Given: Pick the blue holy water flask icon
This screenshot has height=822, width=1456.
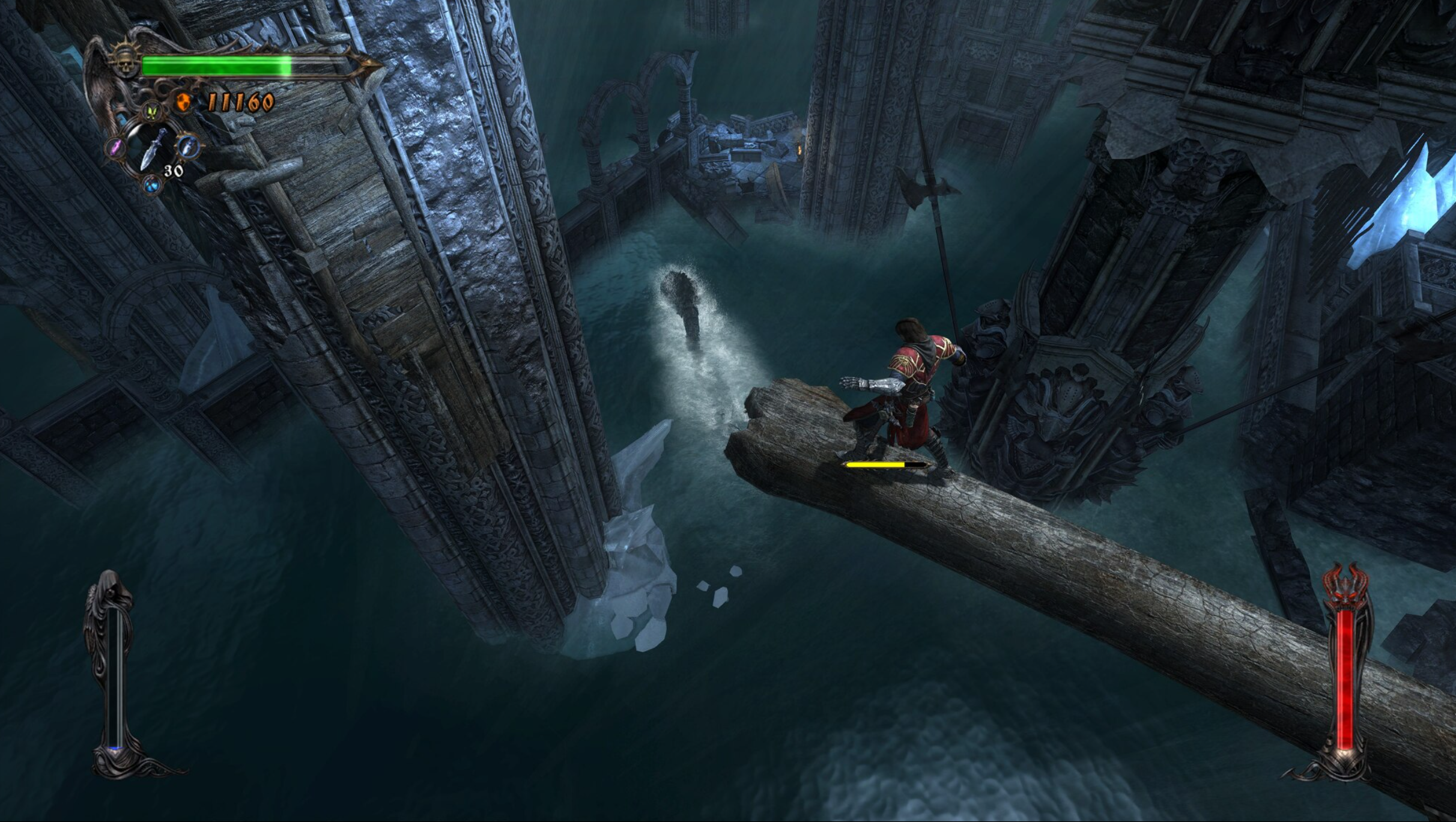Looking at the screenshot, I should [x=152, y=184].
